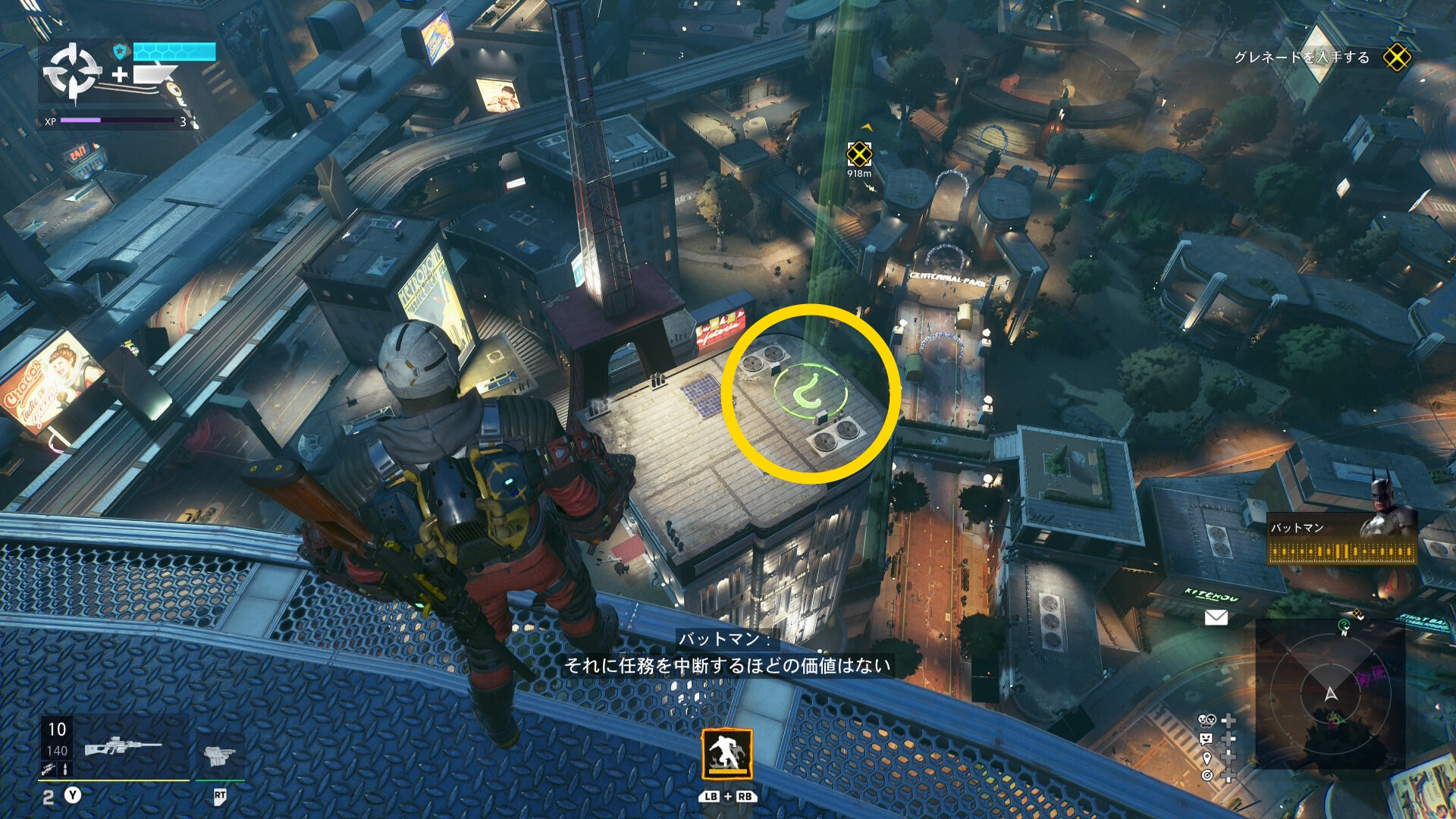The image size is (1456, 819).
Task: Select the yellow diamond objective icon beside the objective
Action: pyautogui.click(x=1396, y=58)
